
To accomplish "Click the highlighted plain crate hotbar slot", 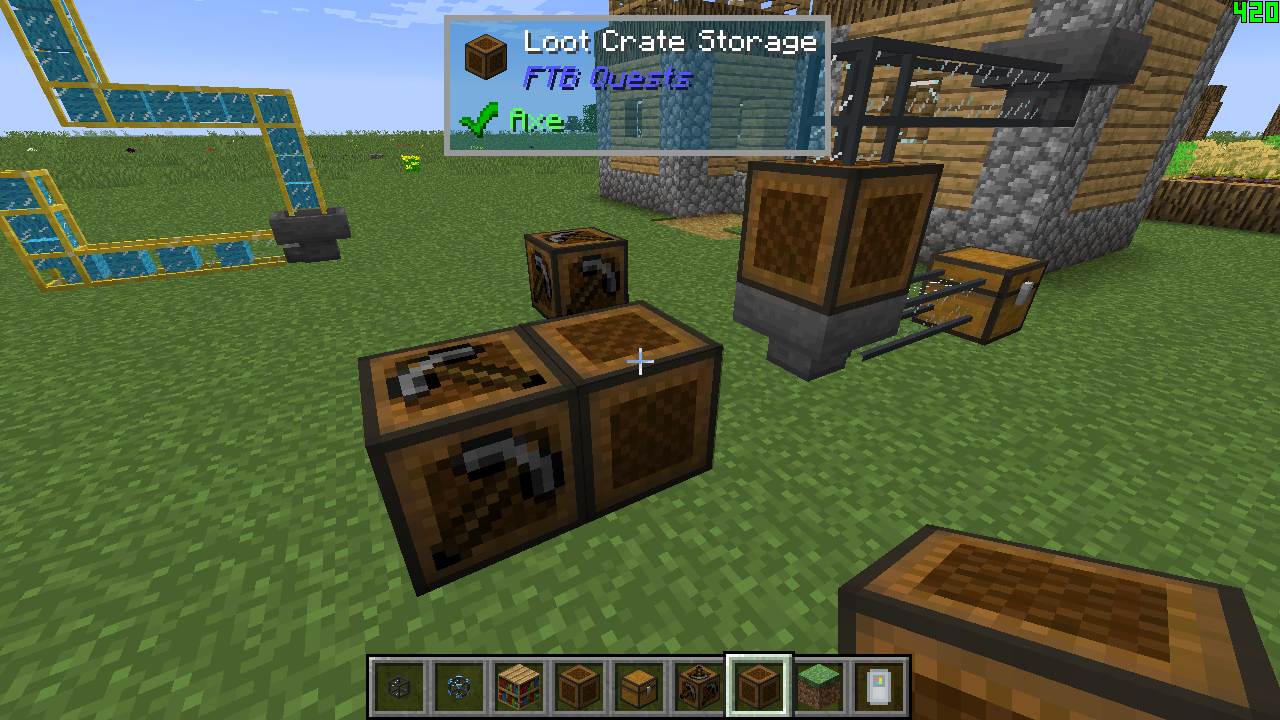I will pyautogui.click(x=759, y=687).
